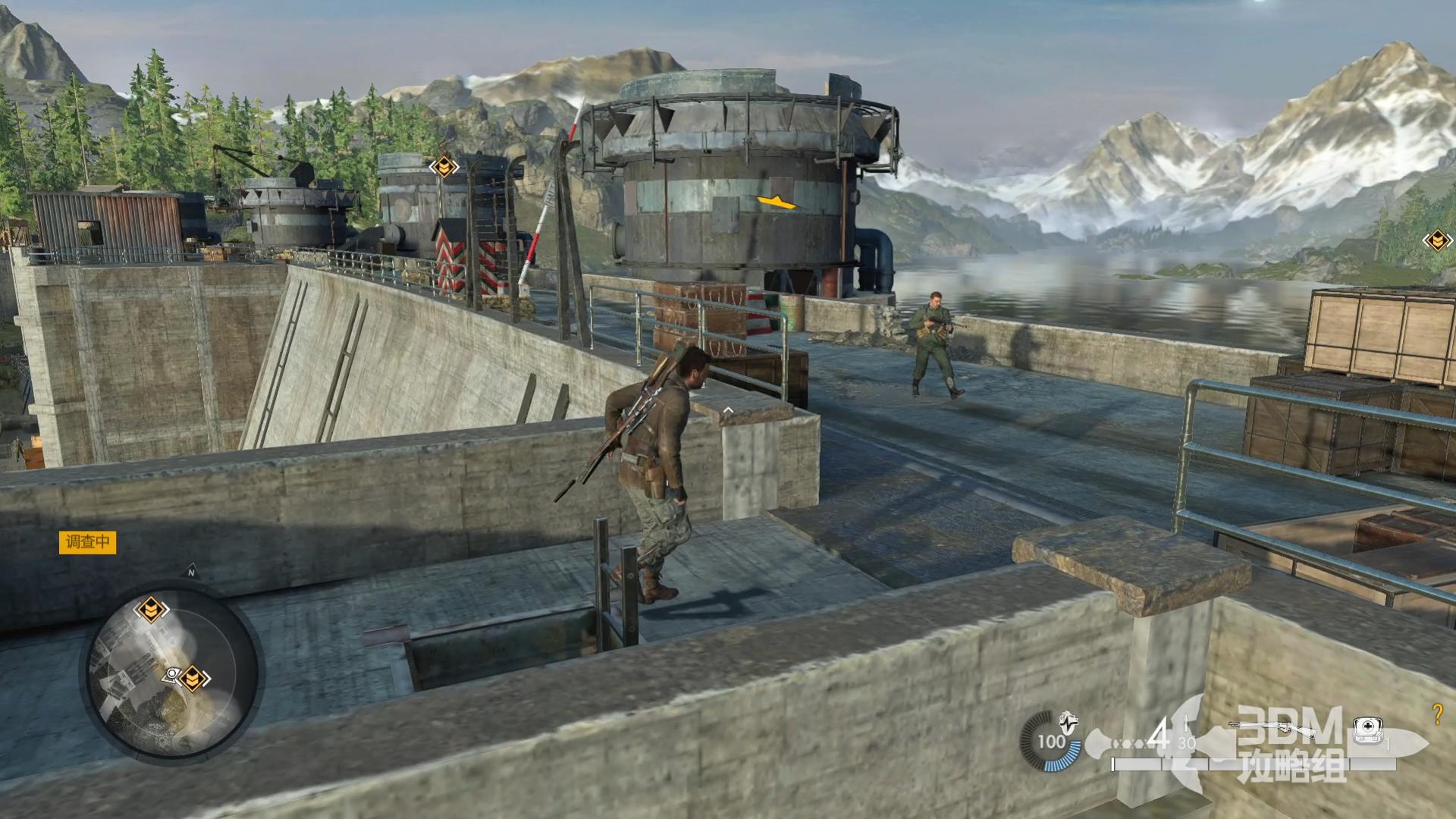The image size is (1456, 819).
Task: Click the north compass indicator on the minimap
Action: click(191, 573)
